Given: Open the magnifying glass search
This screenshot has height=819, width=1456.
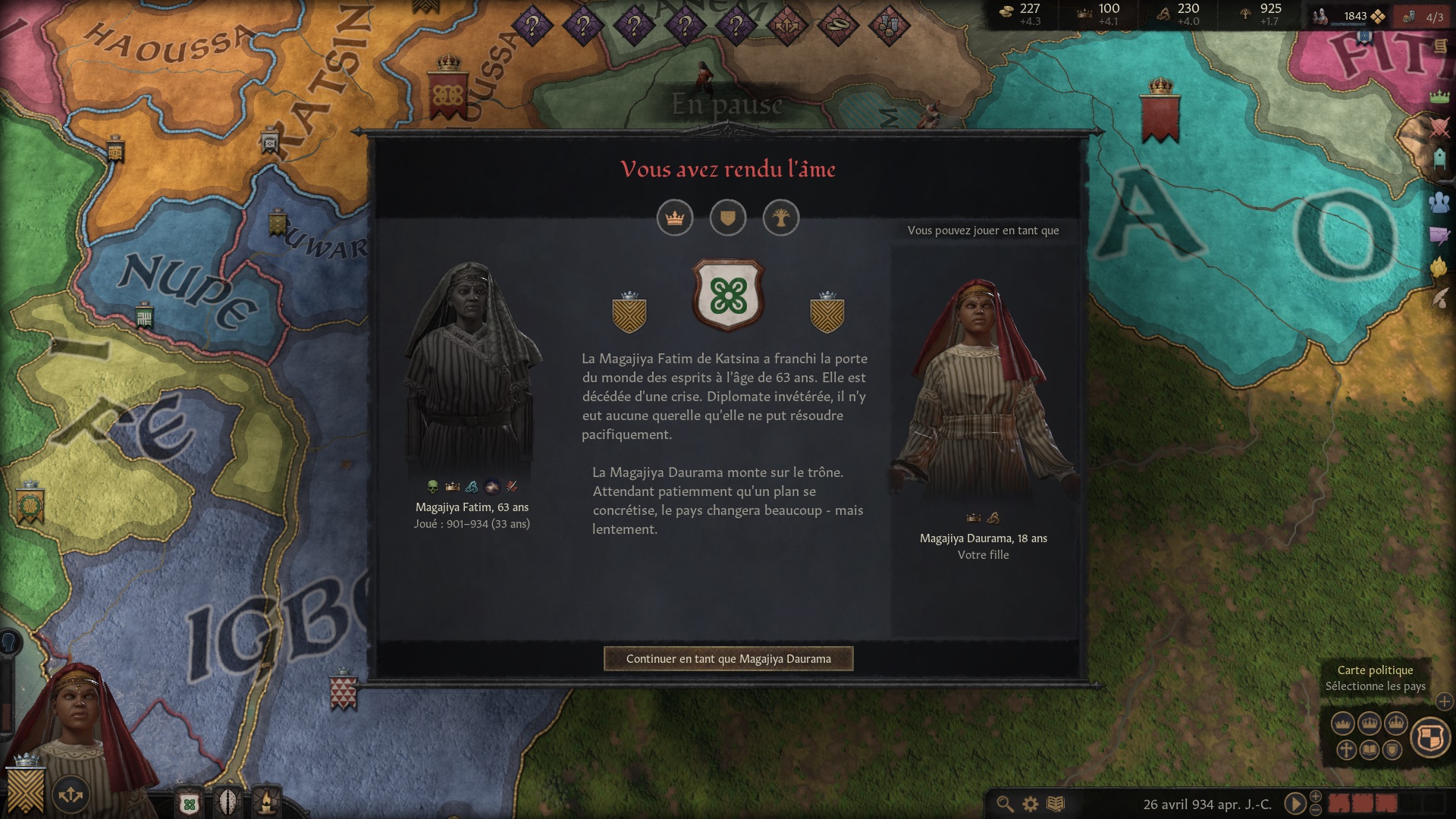Looking at the screenshot, I should click(1005, 804).
